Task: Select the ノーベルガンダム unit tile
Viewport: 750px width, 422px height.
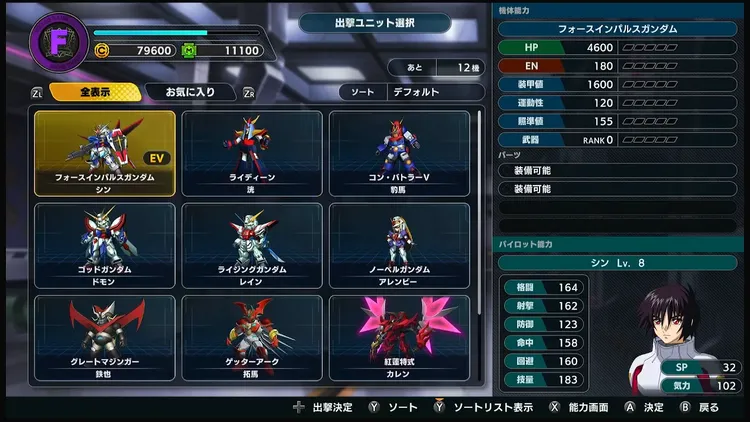Action: (x=399, y=245)
